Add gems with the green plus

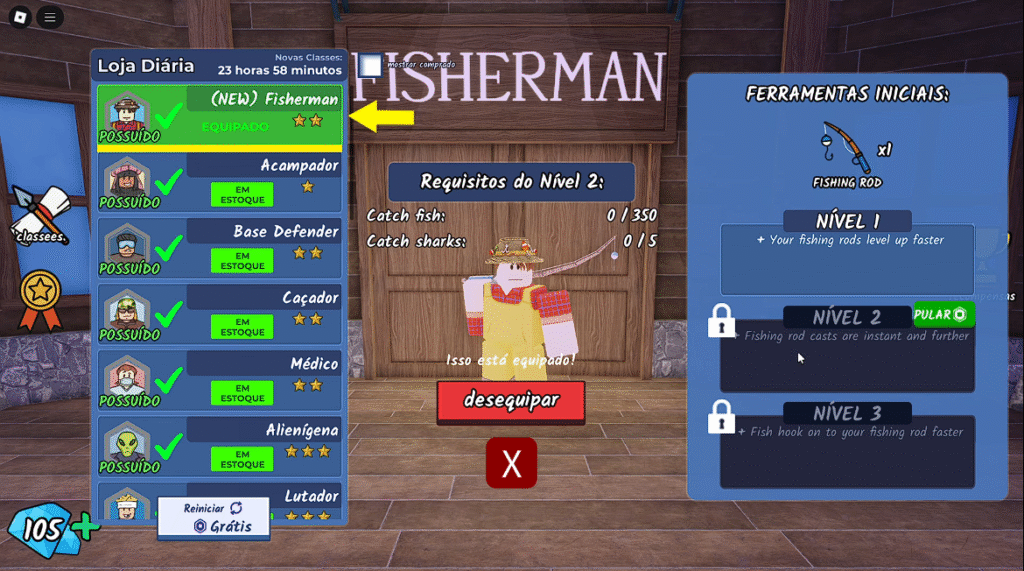tap(87, 528)
